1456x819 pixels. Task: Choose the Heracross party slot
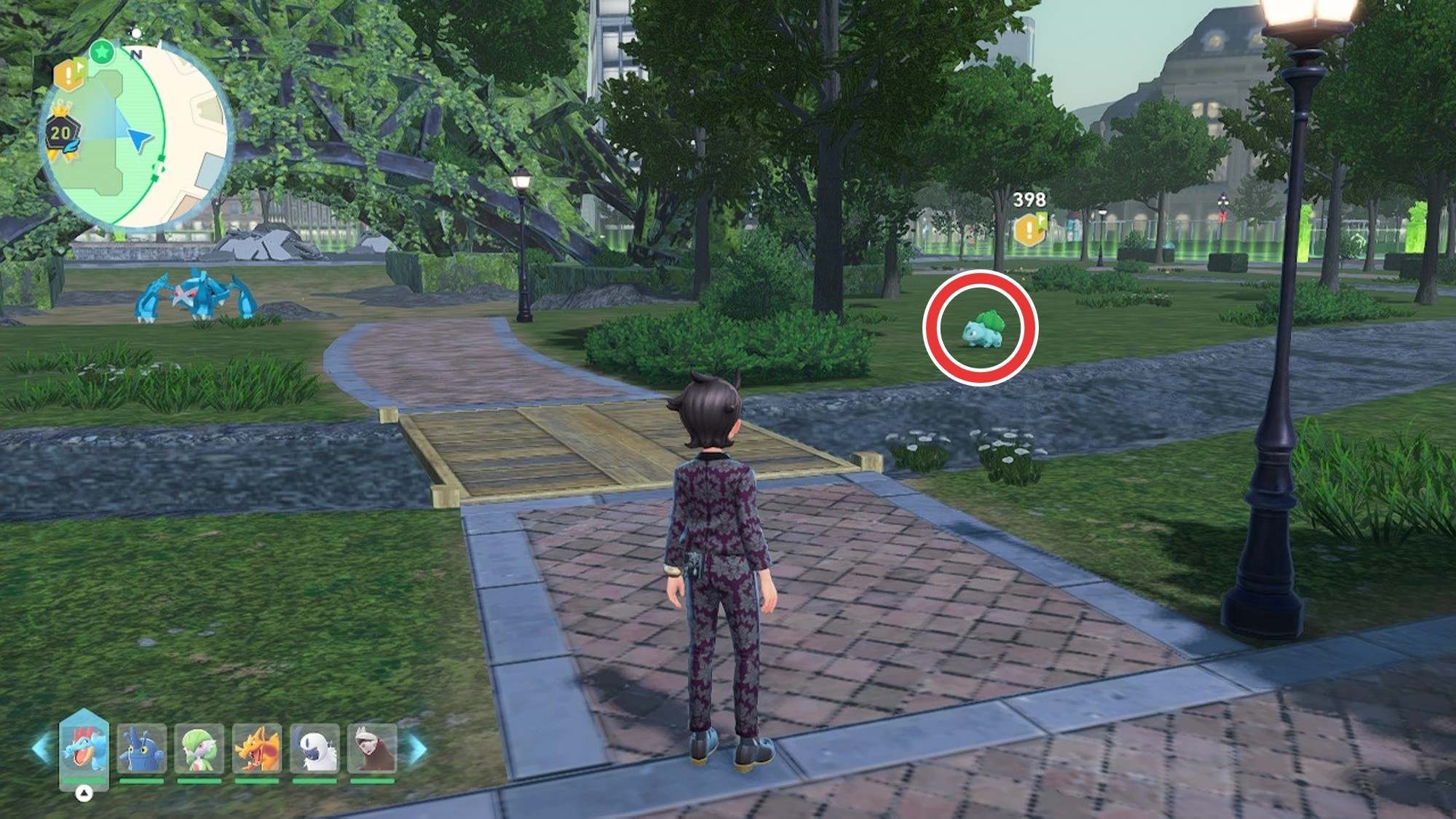pos(141,748)
